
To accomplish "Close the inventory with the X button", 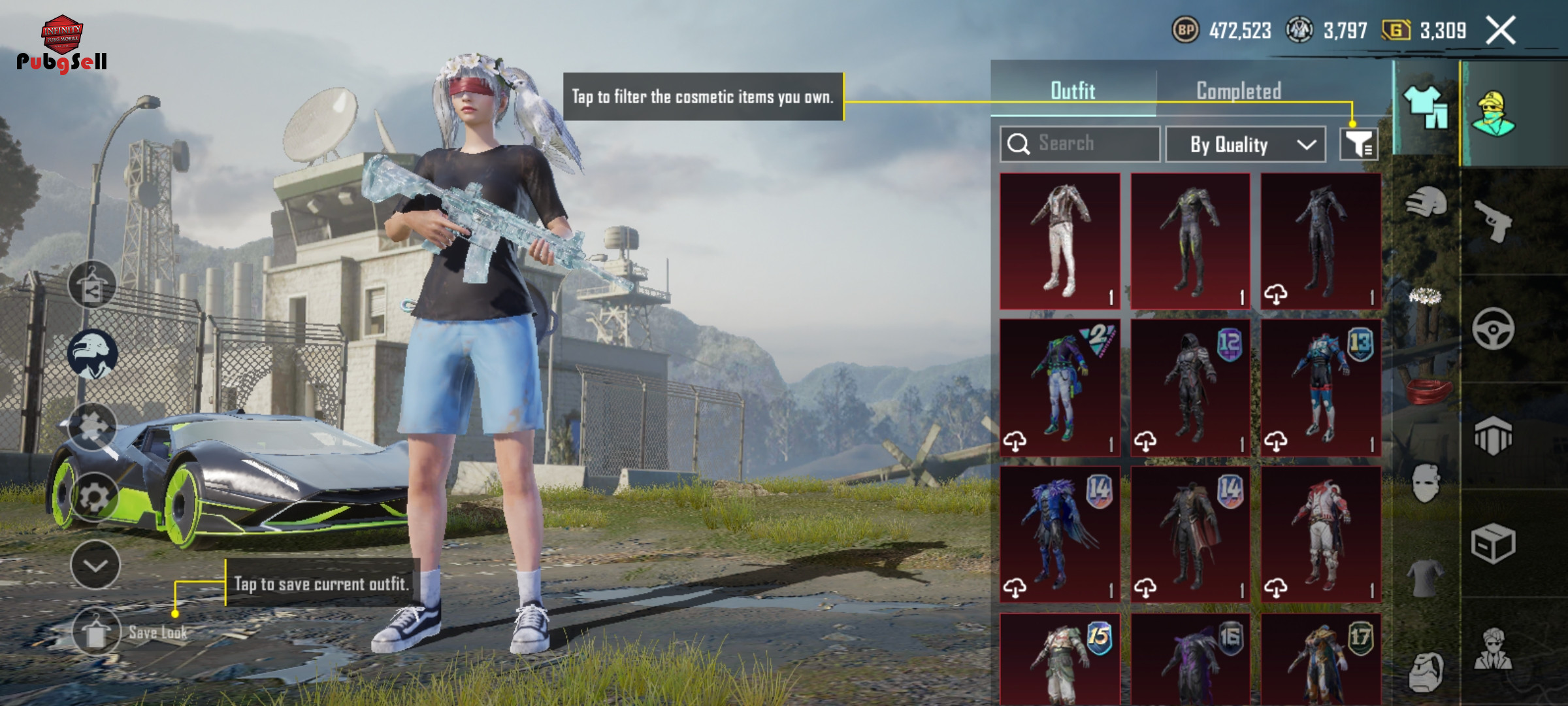I will click(1501, 31).
